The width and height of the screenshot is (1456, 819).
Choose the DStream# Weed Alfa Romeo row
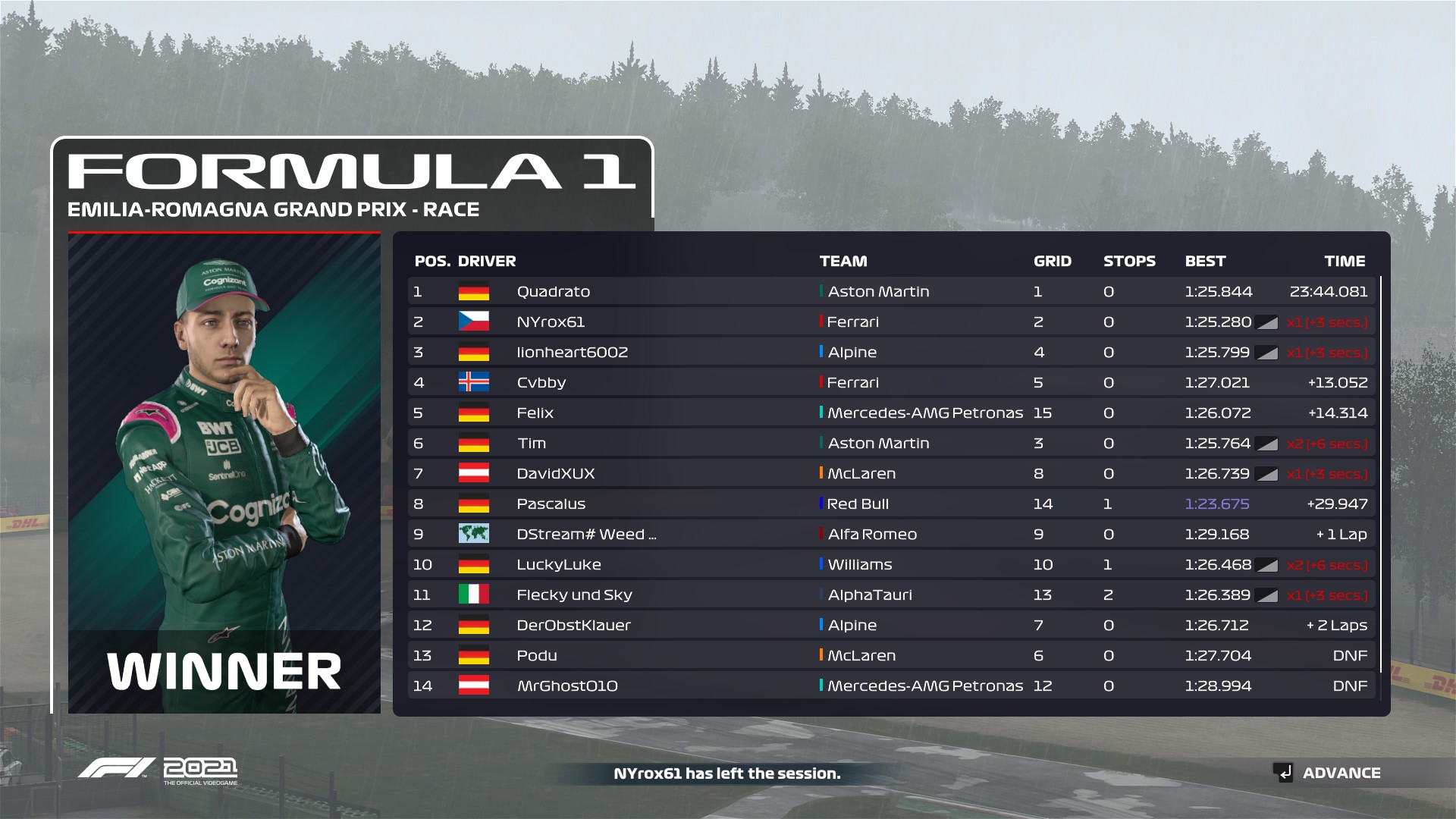(891, 534)
